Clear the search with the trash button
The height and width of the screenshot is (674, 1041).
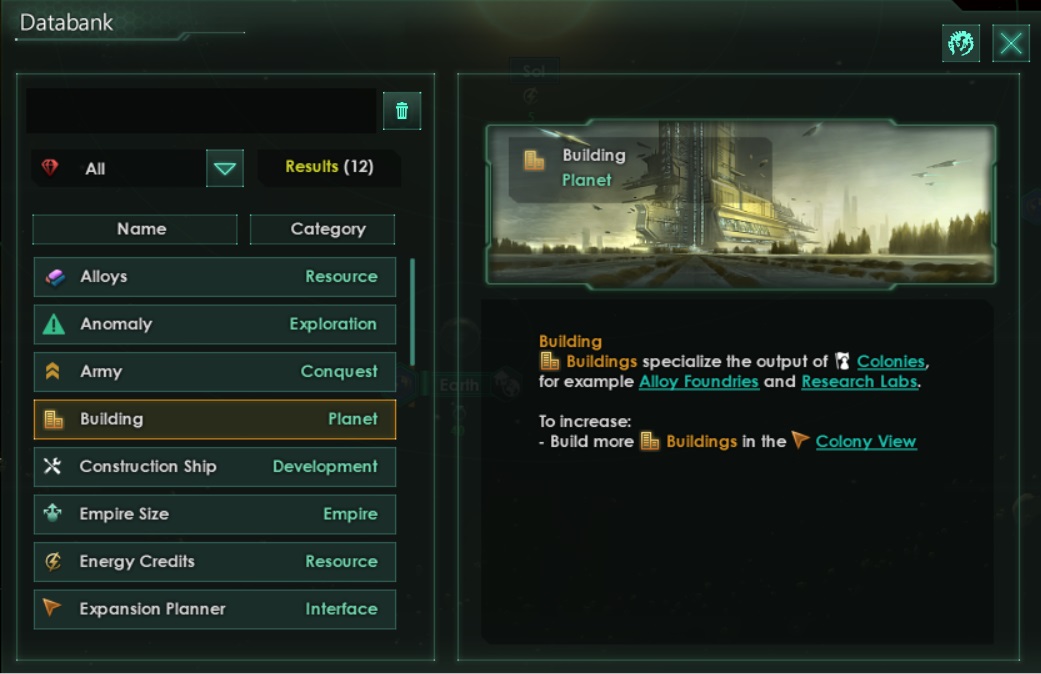pos(402,111)
